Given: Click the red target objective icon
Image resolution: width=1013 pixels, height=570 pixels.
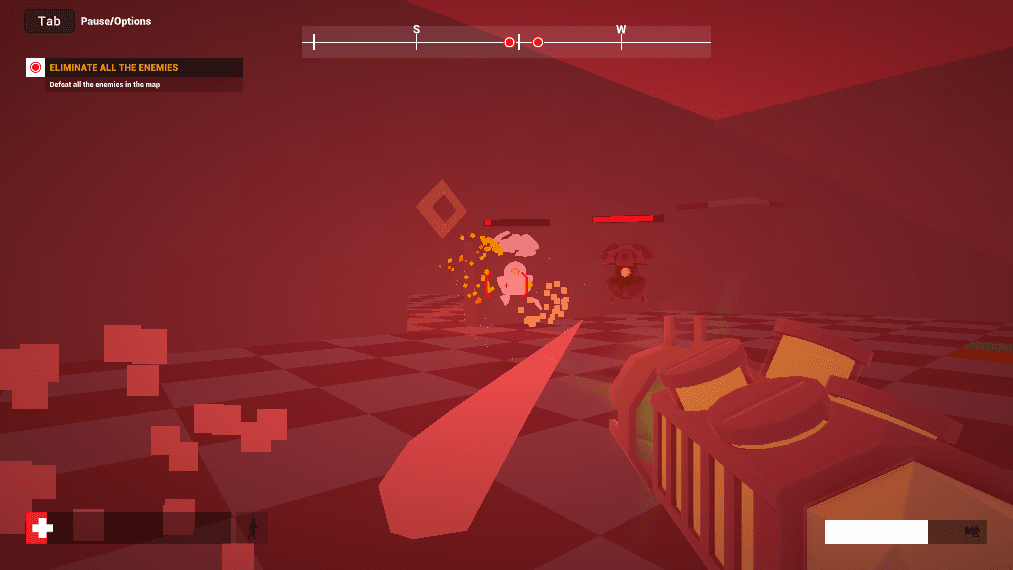Looking at the screenshot, I should (36, 68).
